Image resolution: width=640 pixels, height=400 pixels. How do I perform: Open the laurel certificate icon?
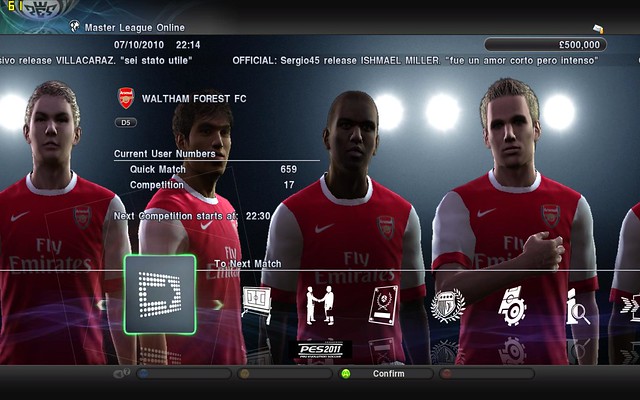click(383, 304)
